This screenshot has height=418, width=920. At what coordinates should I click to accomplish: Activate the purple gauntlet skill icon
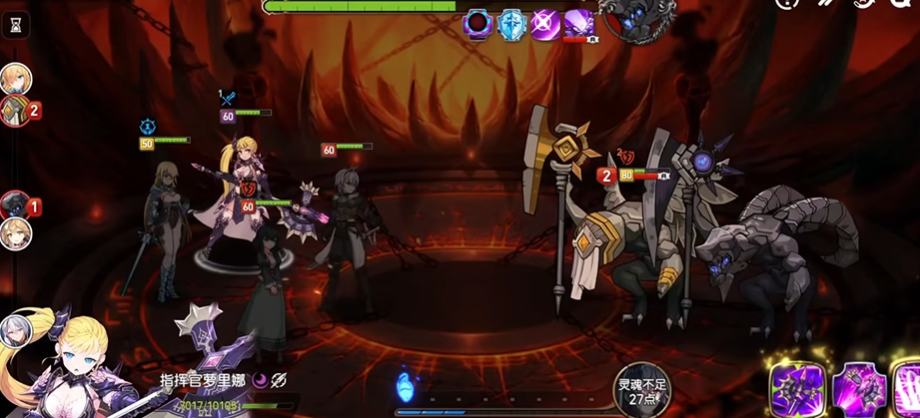[858, 389]
